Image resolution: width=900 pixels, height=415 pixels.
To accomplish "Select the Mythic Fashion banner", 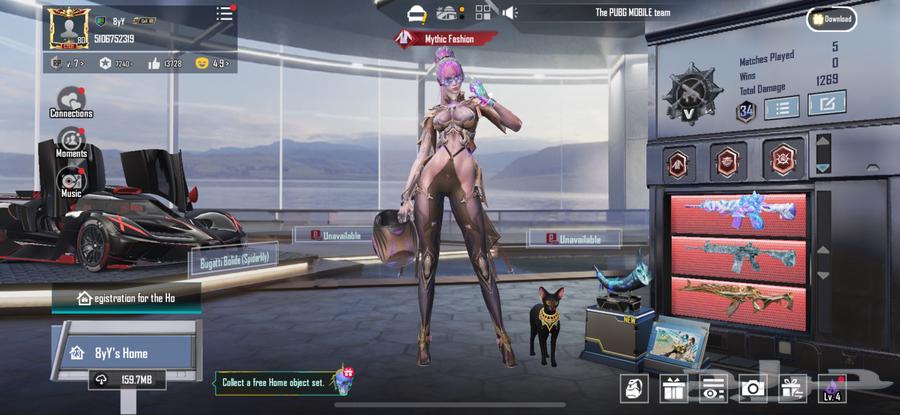I will click(x=446, y=38).
